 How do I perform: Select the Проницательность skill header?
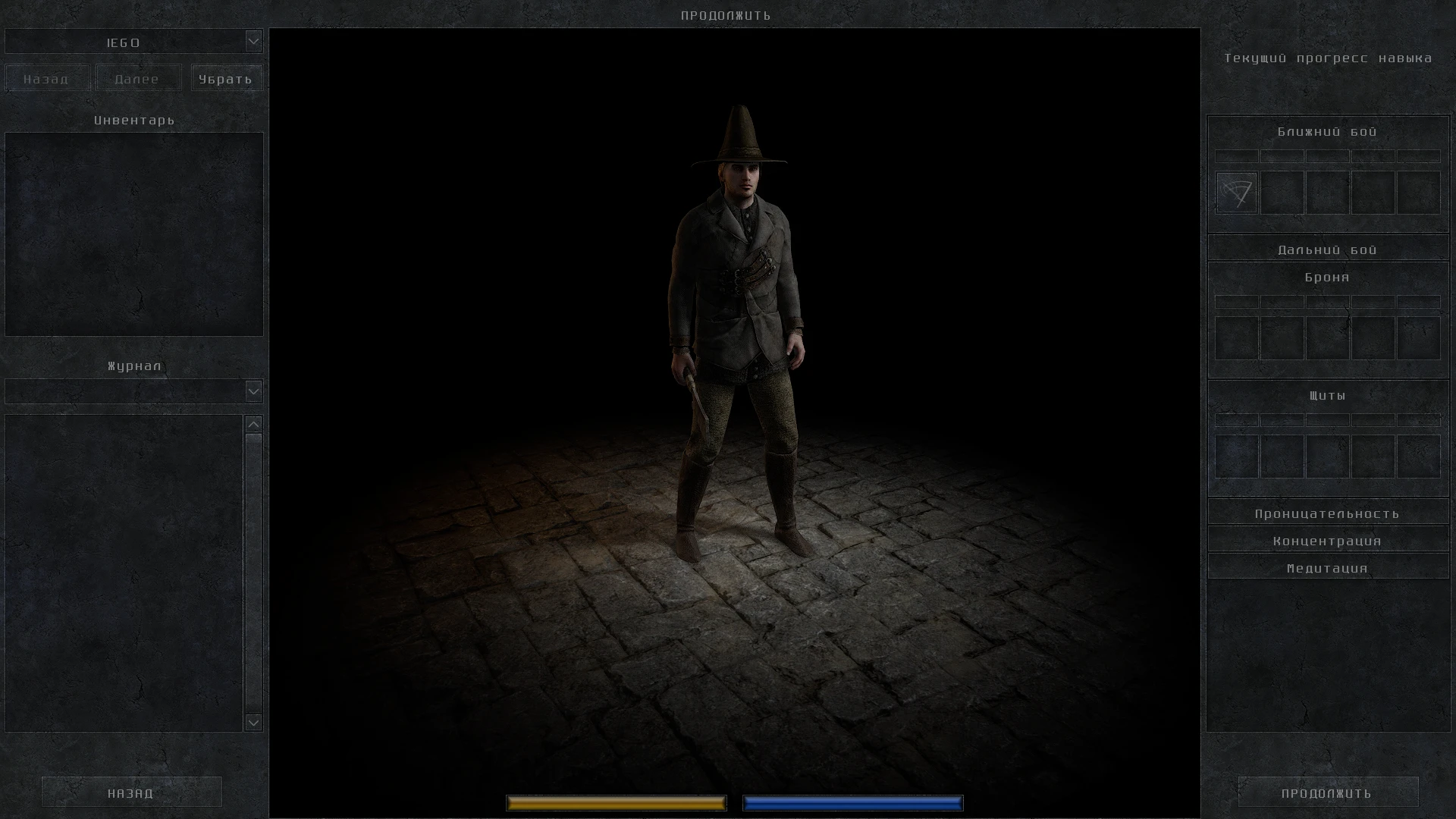[x=1327, y=513]
